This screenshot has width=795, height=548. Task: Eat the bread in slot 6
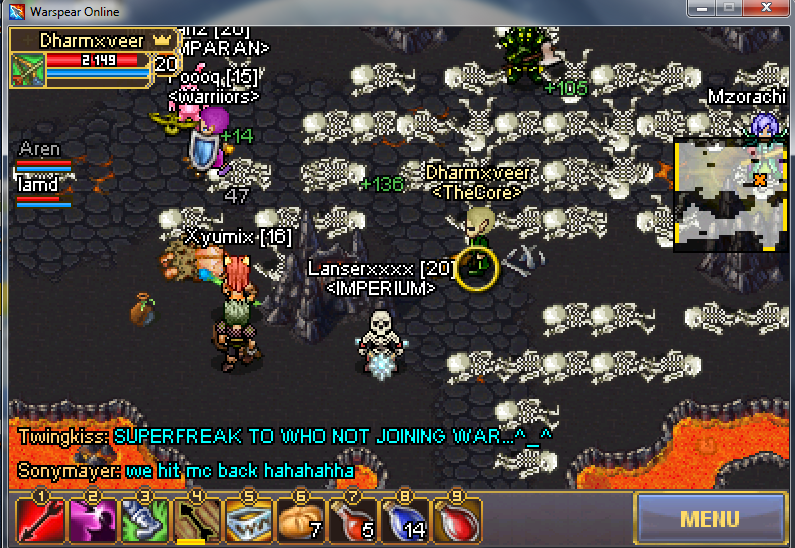[x=300, y=520]
